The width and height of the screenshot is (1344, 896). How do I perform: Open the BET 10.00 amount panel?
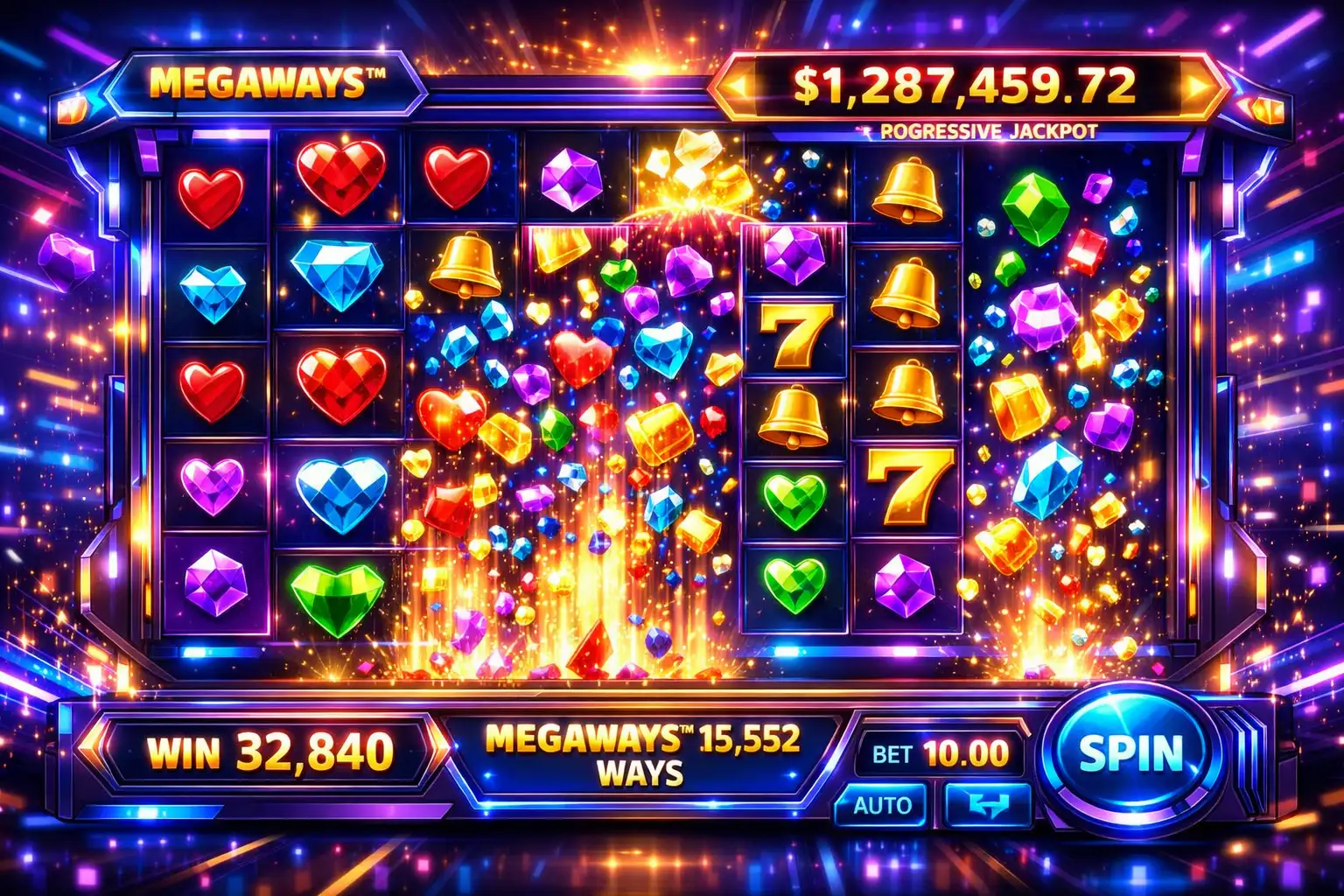pos(940,753)
